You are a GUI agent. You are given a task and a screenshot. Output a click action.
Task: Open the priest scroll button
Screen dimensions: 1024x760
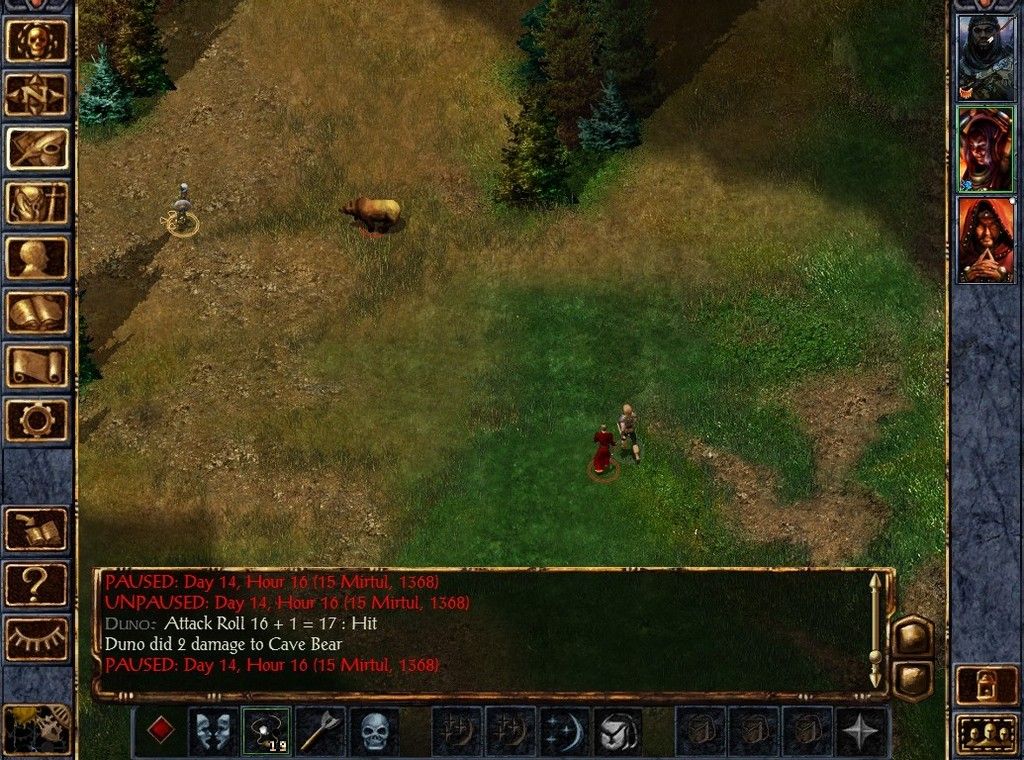(x=38, y=365)
